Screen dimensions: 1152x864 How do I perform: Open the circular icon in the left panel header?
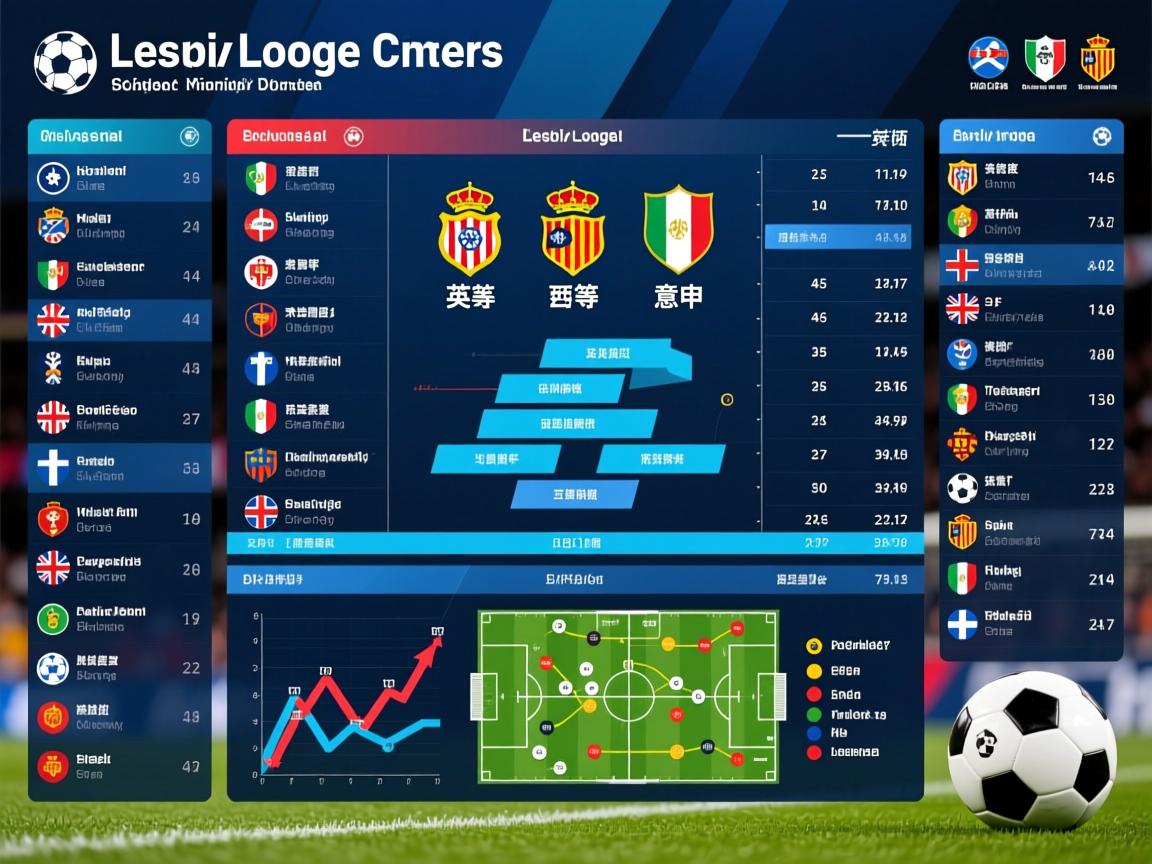pos(188,137)
